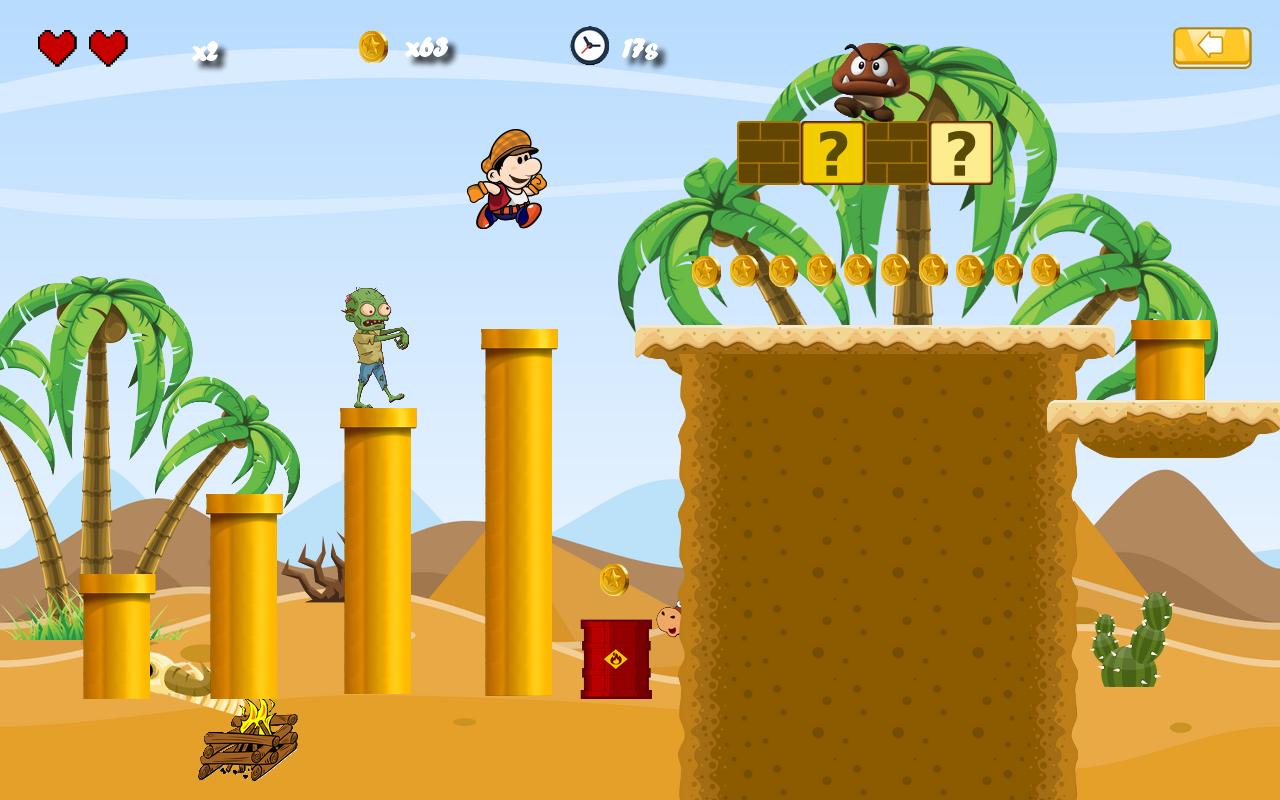
Task: Select the clock timer icon showing 17s
Action: tap(589, 45)
